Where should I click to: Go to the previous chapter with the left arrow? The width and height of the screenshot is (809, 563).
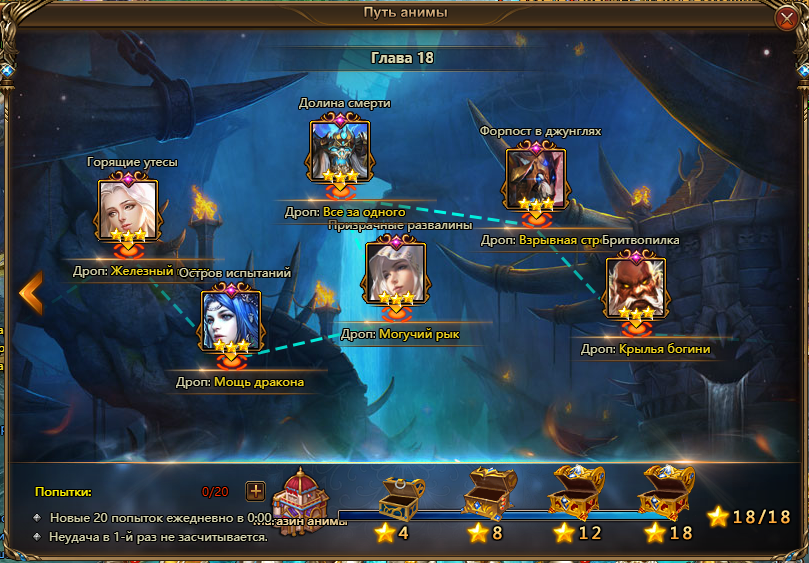coord(31,292)
